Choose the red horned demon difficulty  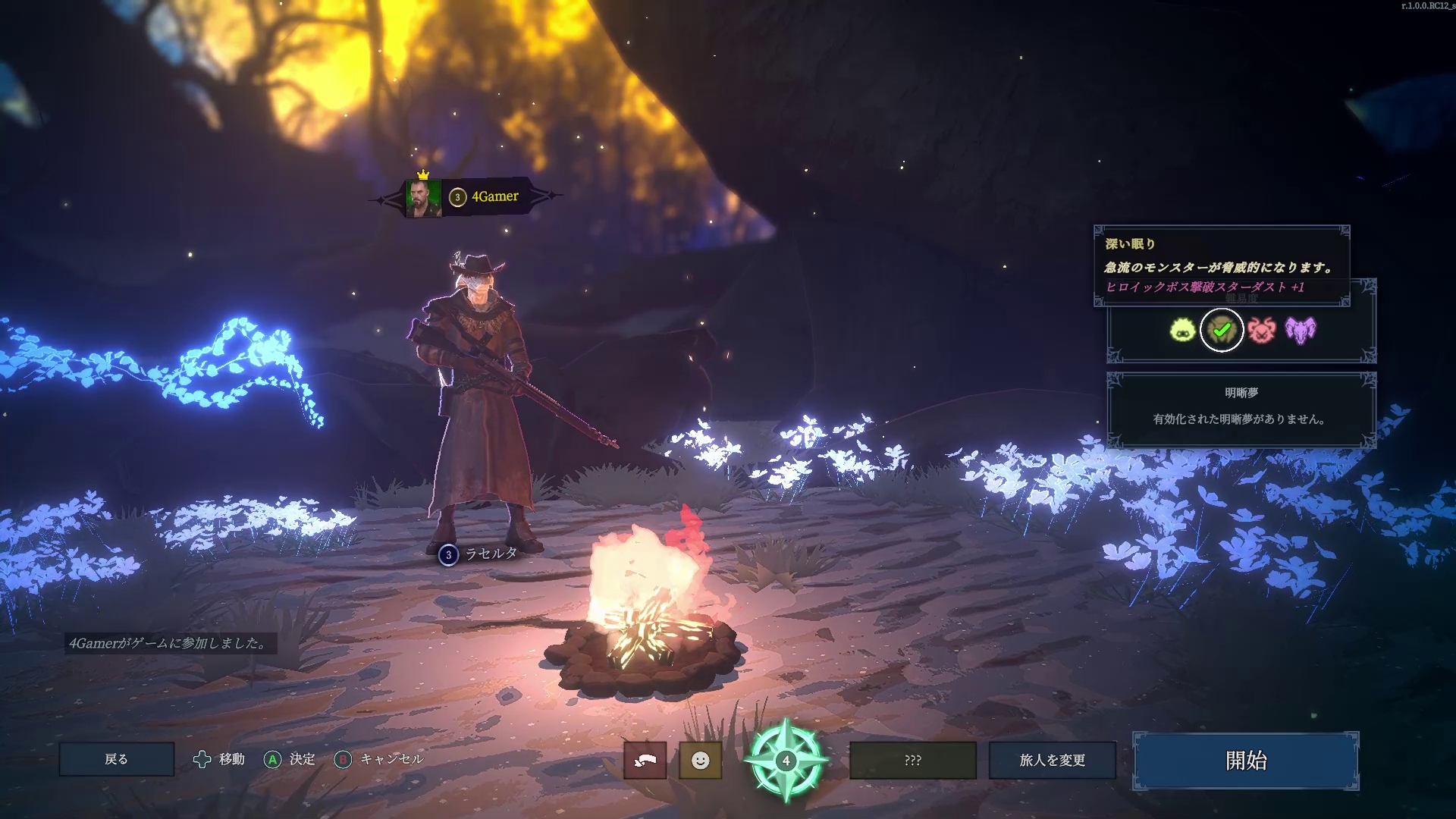[x=1262, y=330]
